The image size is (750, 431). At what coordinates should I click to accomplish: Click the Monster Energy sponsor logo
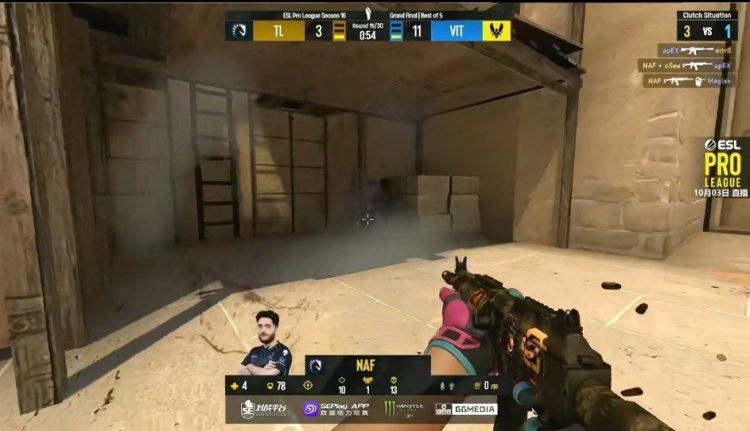pos(403,409)
